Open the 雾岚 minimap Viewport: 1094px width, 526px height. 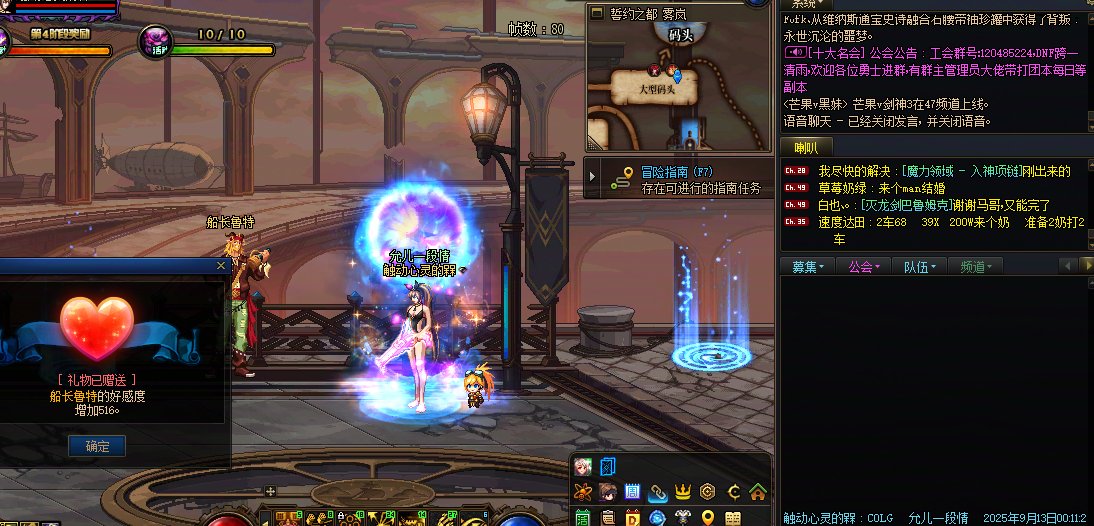(x=678, y=70)
